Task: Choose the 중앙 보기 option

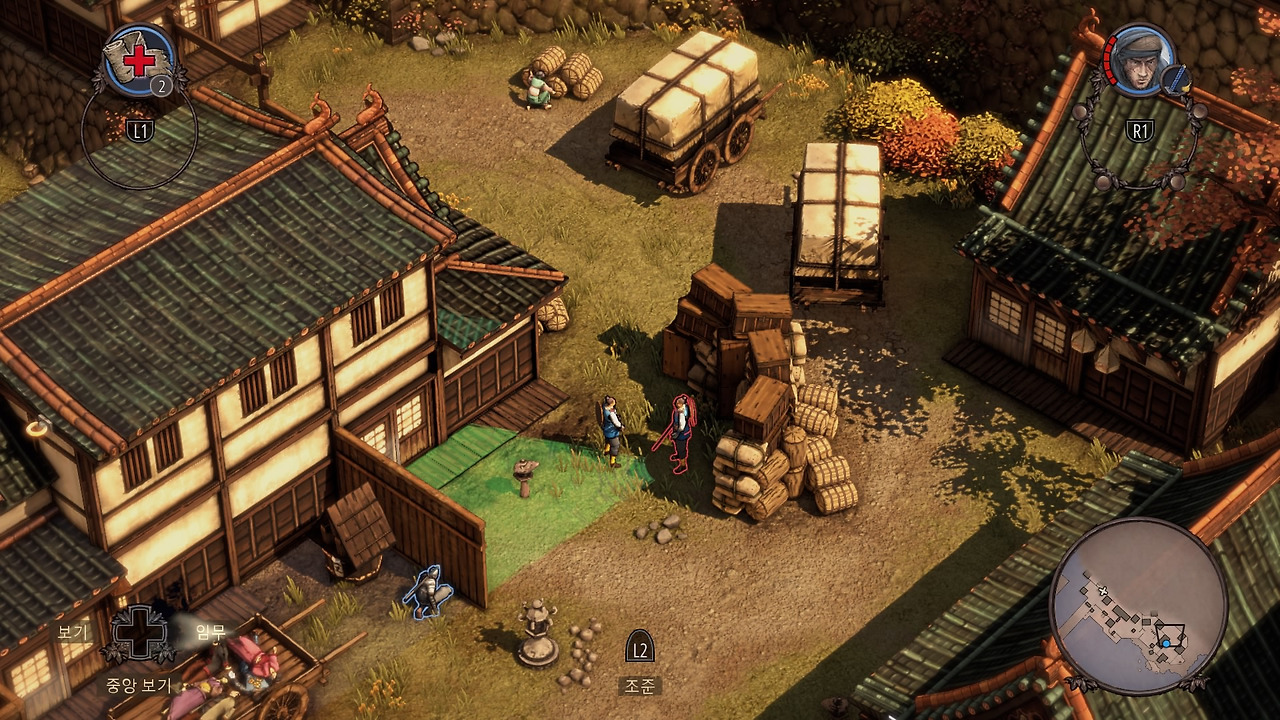Action: tap(139, 685)
